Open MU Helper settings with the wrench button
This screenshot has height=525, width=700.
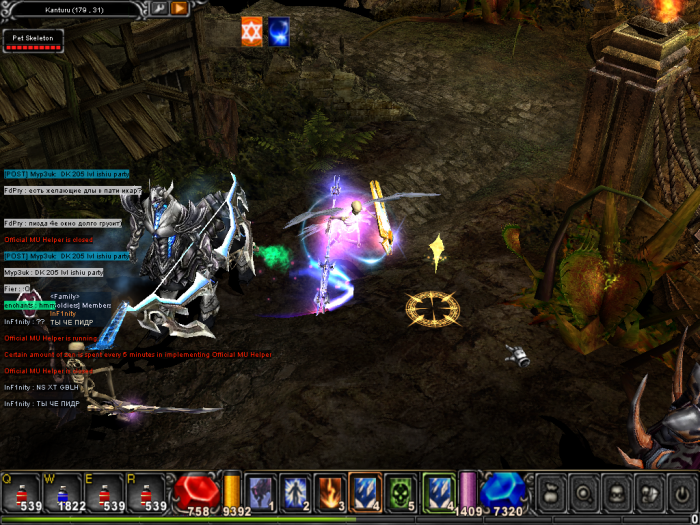click(159, 8)
